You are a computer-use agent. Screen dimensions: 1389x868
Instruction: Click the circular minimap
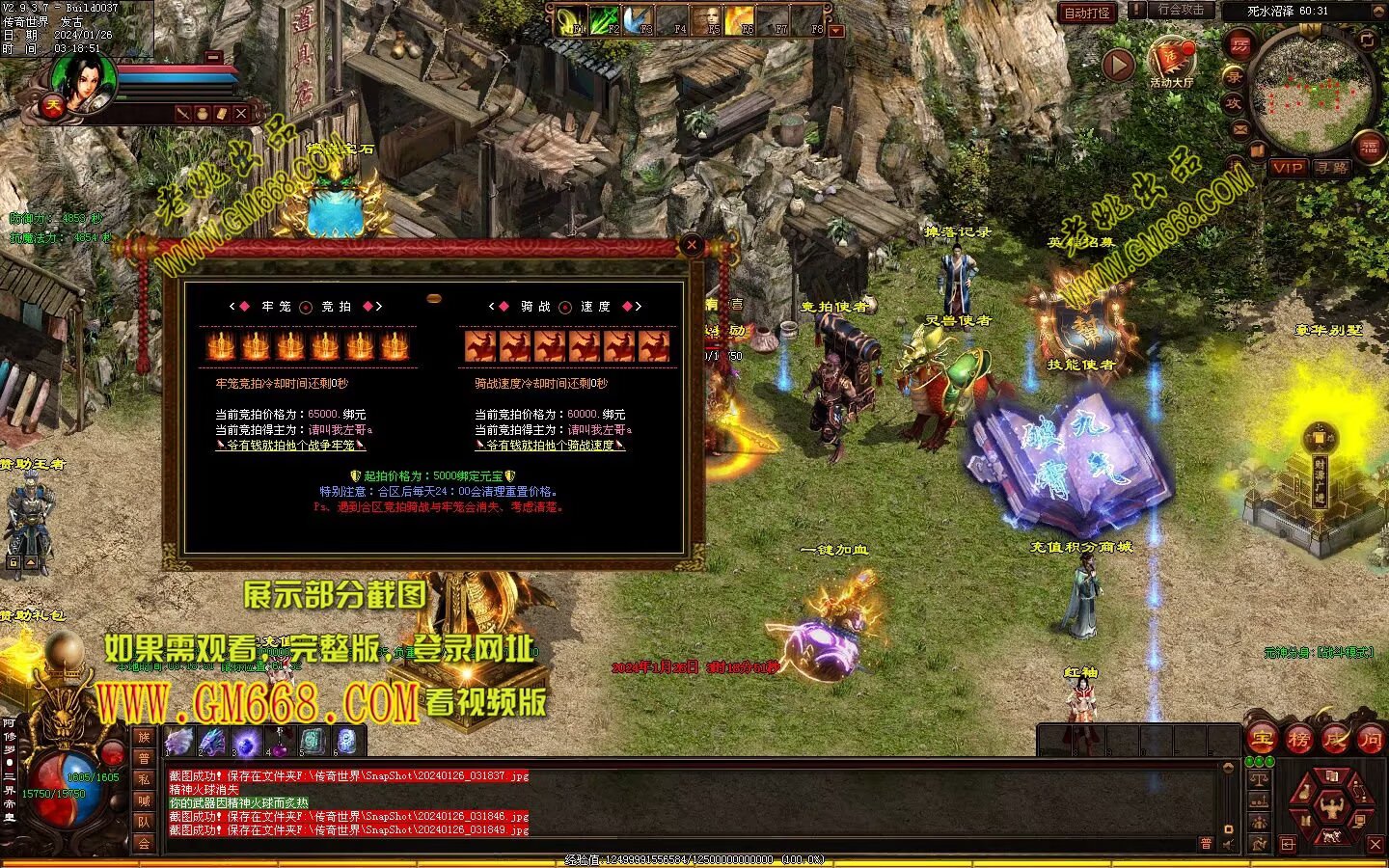coord(1311,89)
